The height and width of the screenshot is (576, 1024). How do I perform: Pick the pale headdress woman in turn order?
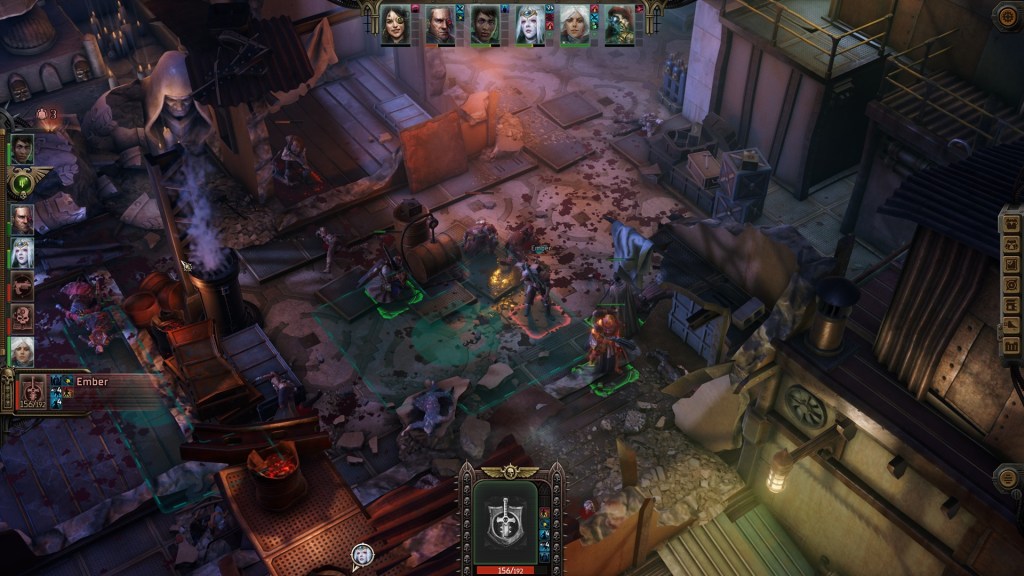[x=22, y=252]
